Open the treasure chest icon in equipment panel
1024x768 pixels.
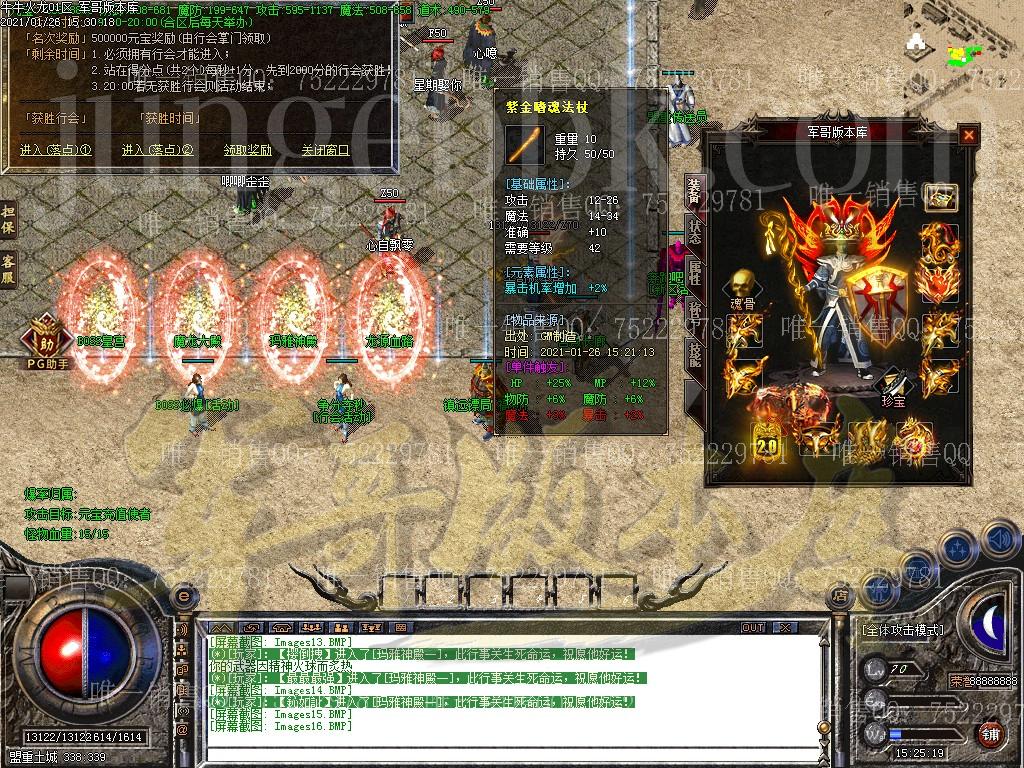(940, 196)
